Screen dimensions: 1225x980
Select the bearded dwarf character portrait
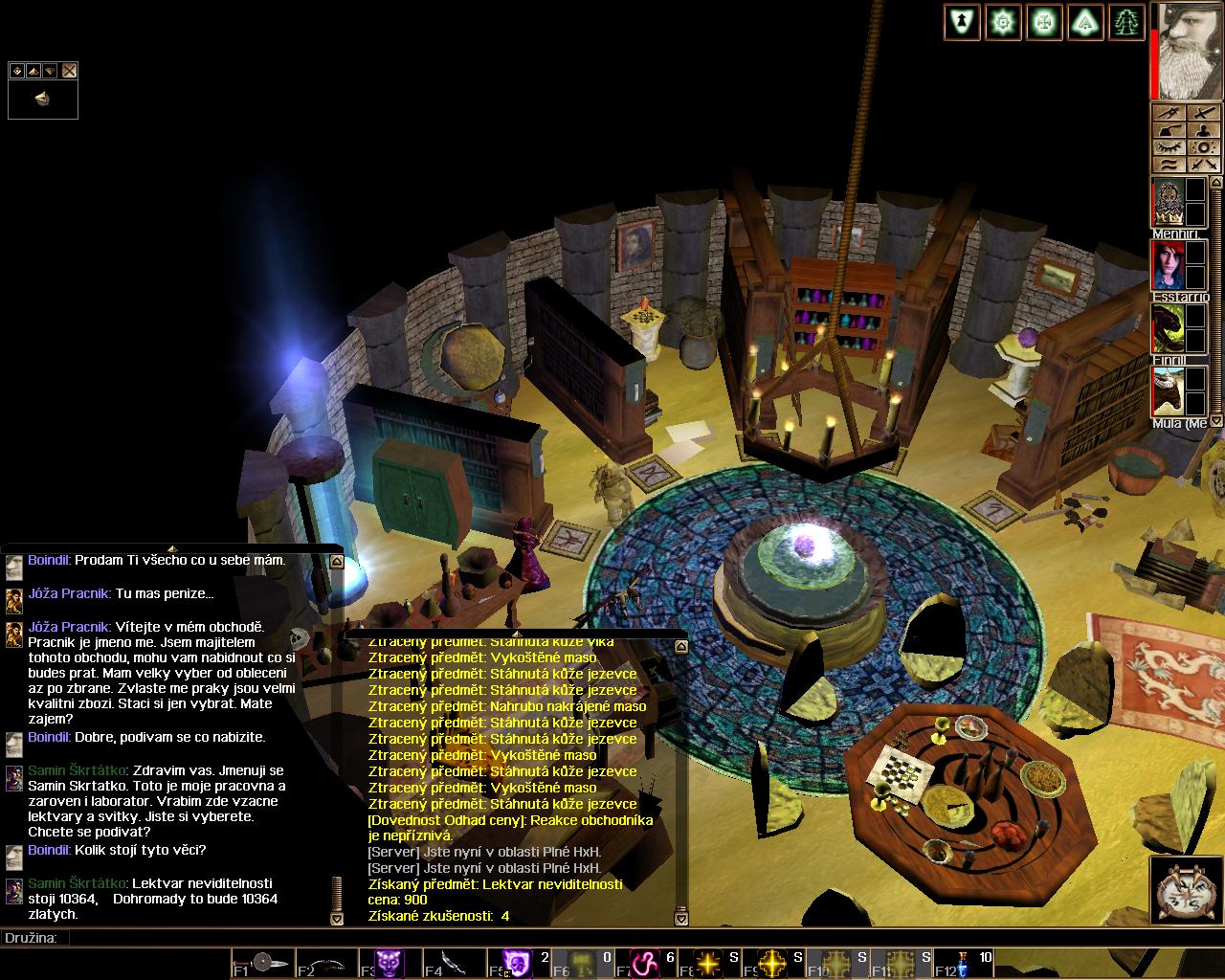1190,51
